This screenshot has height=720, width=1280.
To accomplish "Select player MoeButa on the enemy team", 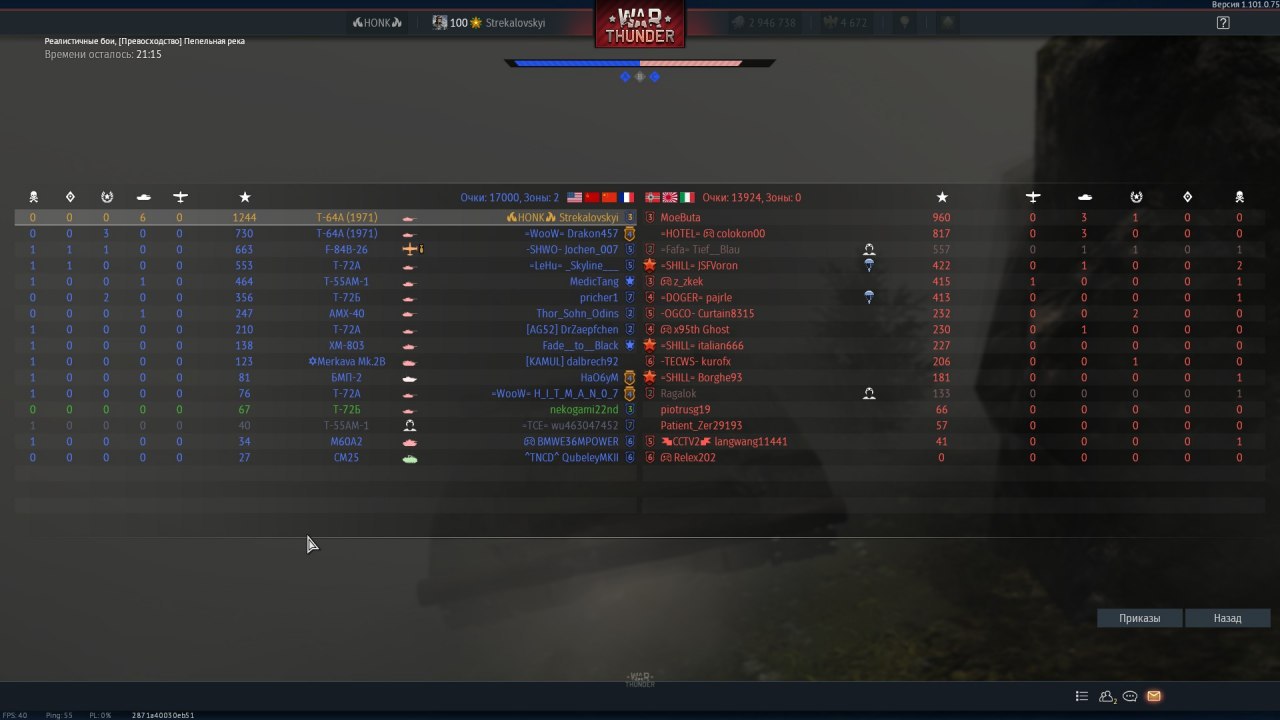I will point(680,217).
